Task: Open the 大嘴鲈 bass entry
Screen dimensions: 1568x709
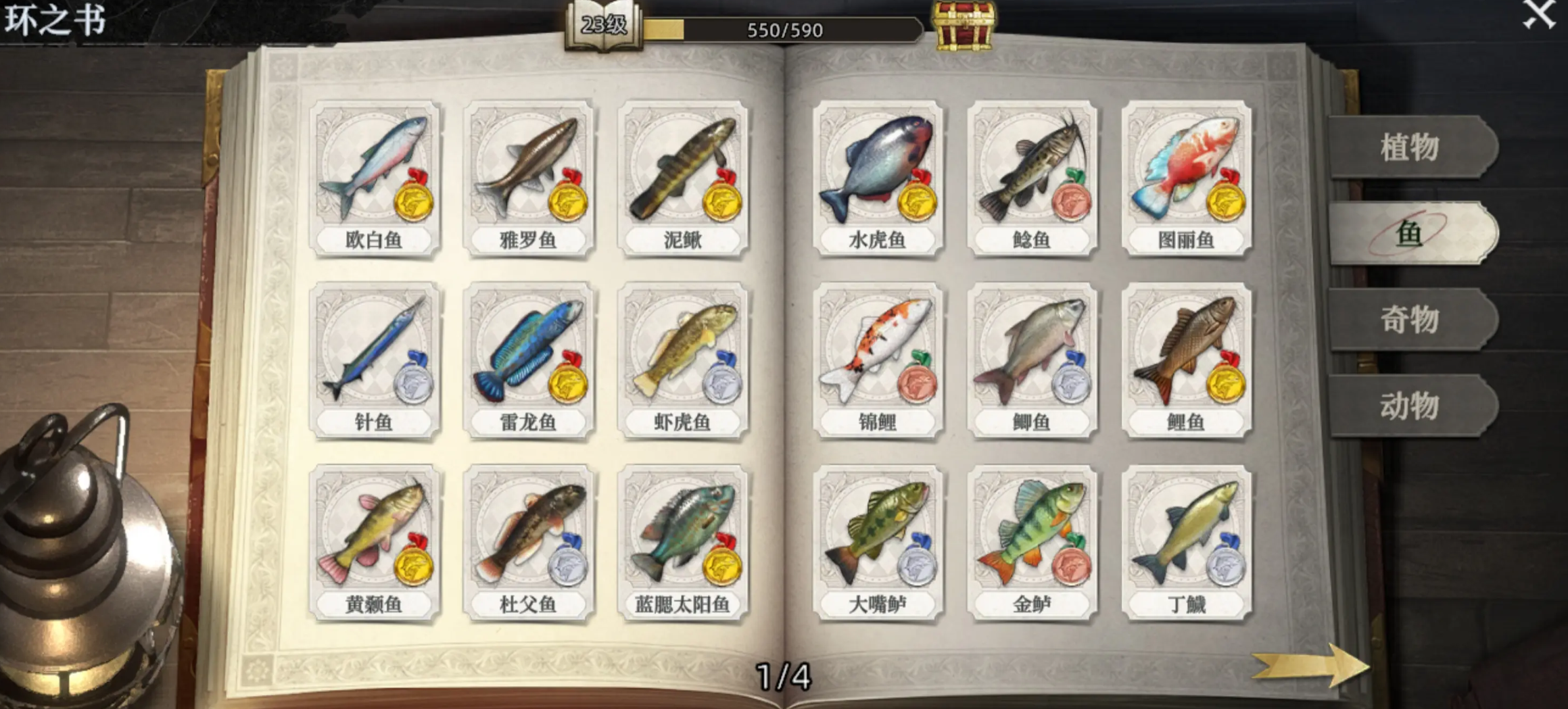Action: (877, 543)
